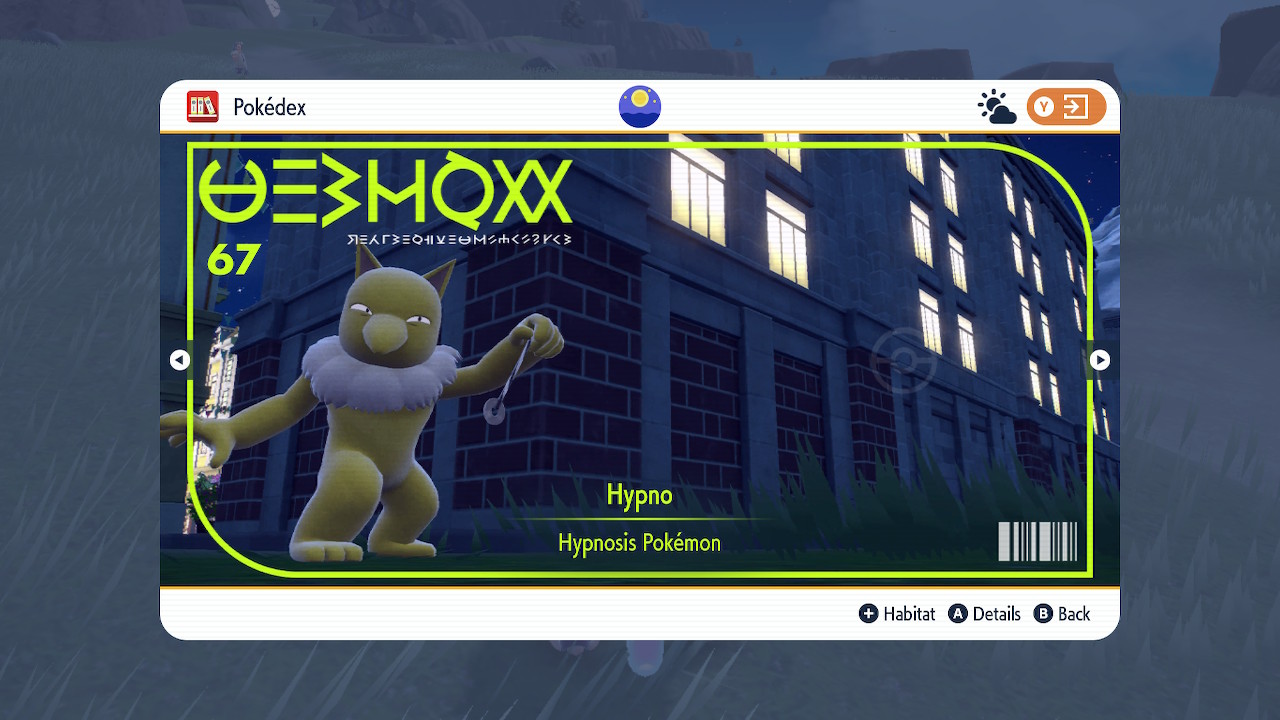Show Hypno's Habitat

[897, 614]
